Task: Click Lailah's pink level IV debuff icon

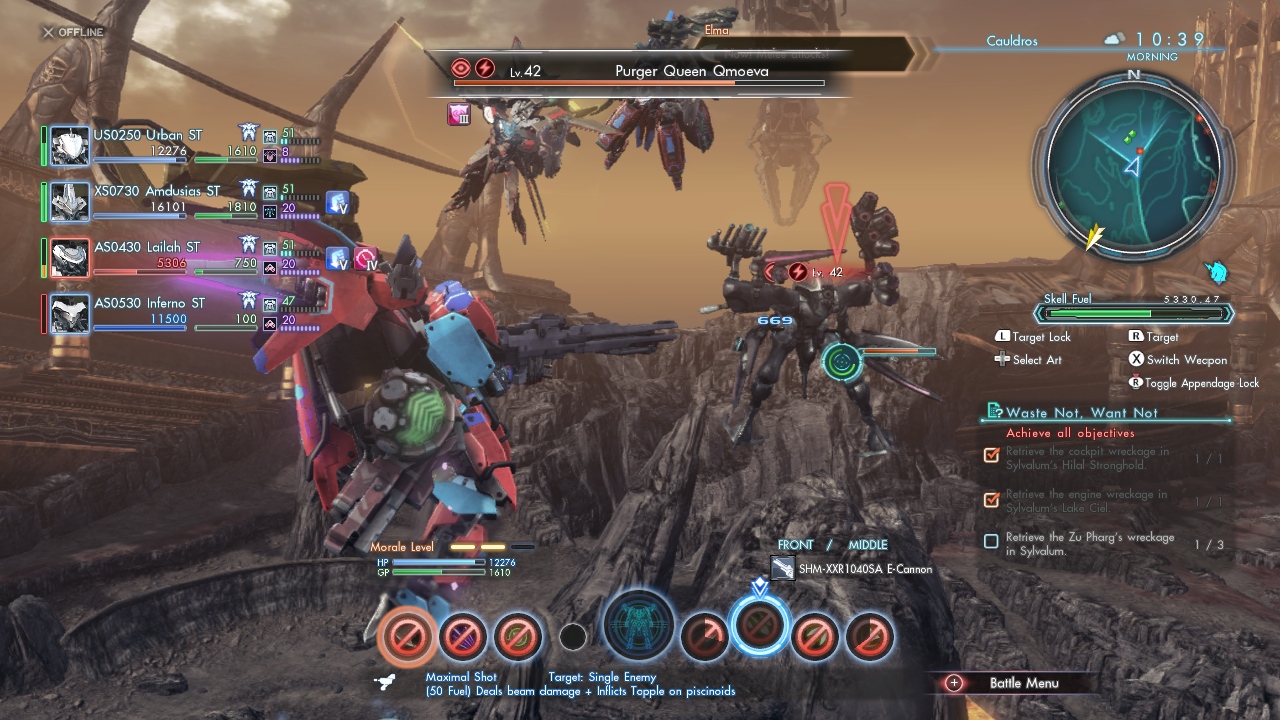Action: pyautogui.click(x=366, y=259)
